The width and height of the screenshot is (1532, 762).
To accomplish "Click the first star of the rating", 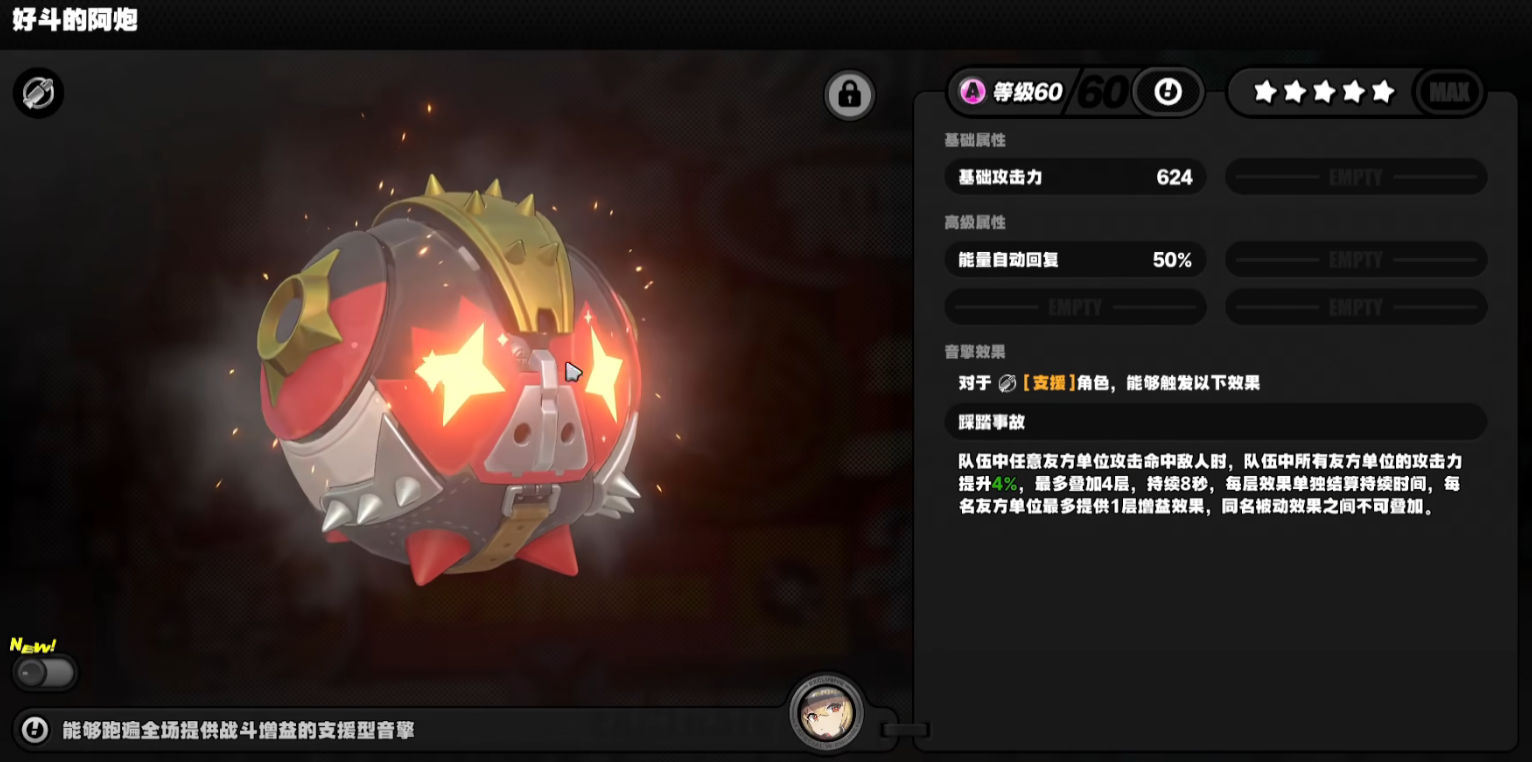I will point(1265,91).
